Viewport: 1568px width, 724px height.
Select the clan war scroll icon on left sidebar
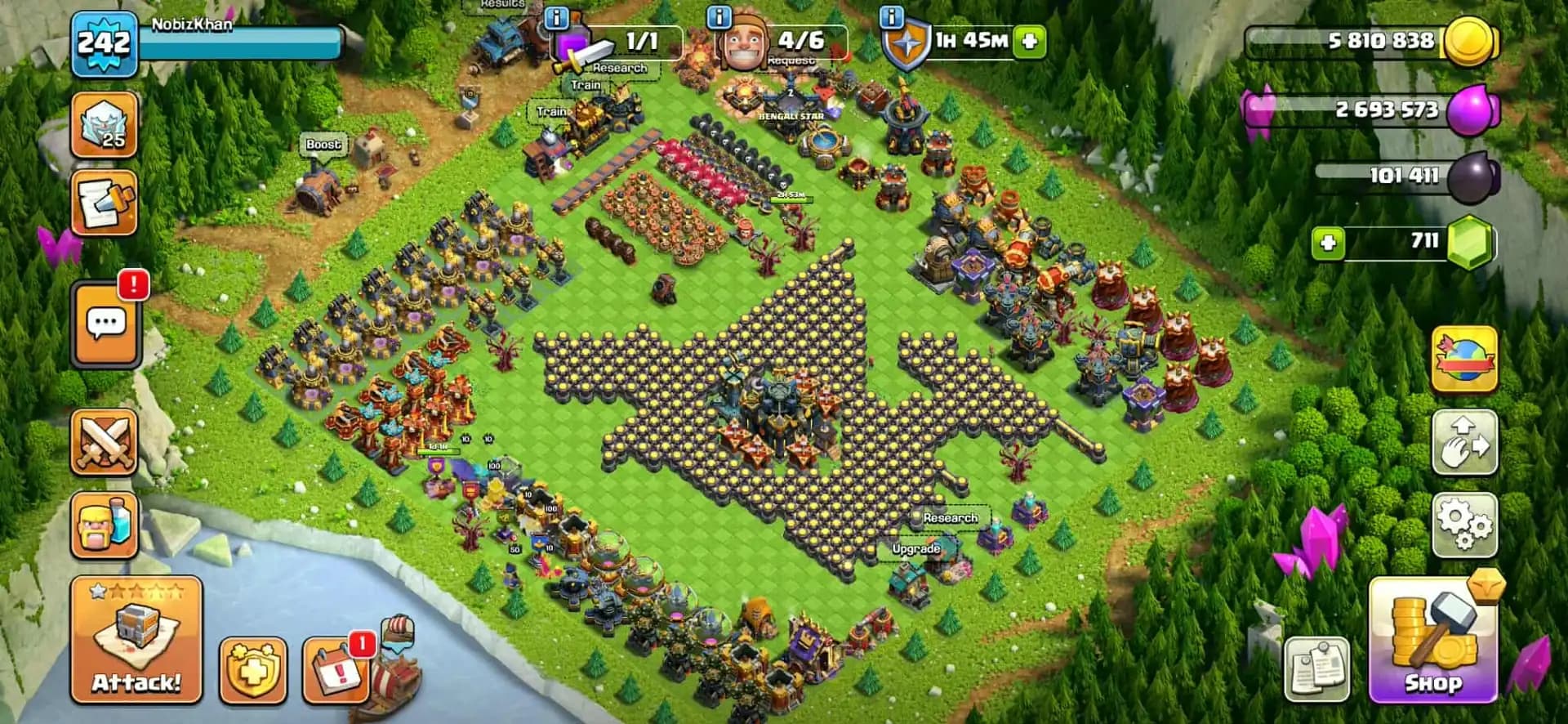click(105, 204)
